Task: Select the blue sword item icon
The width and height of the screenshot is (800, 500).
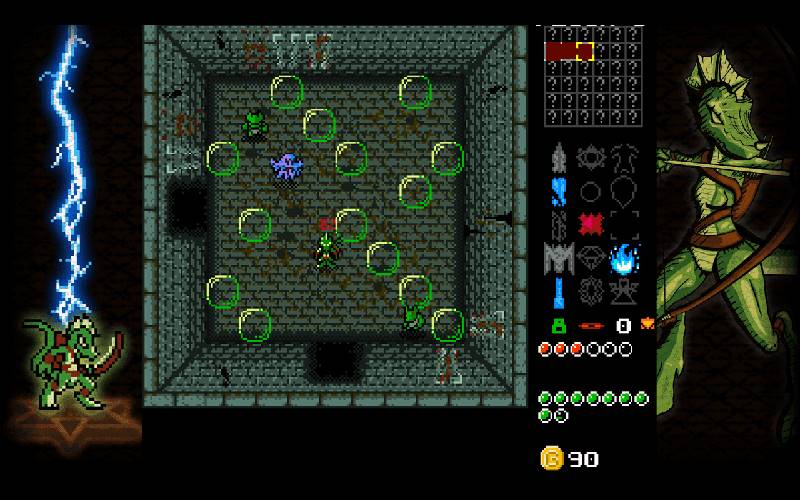Action: tap(558, 292)
